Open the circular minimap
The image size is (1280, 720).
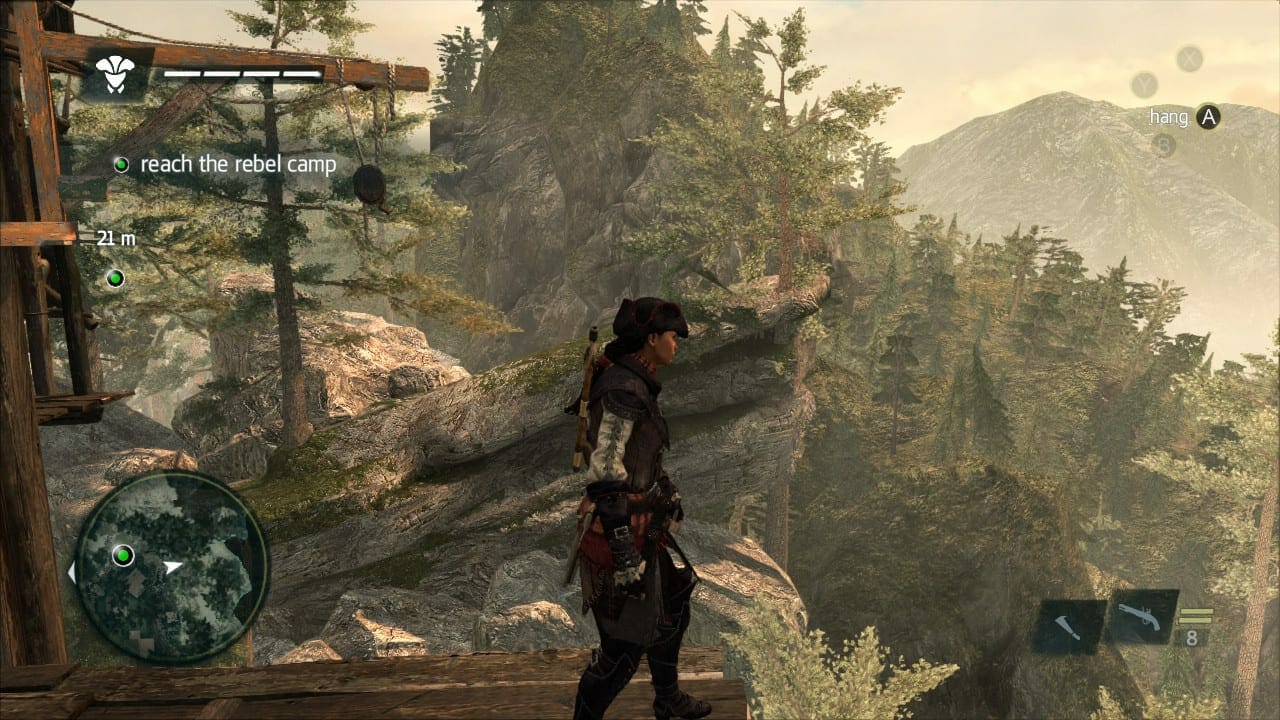coord(172,567)
